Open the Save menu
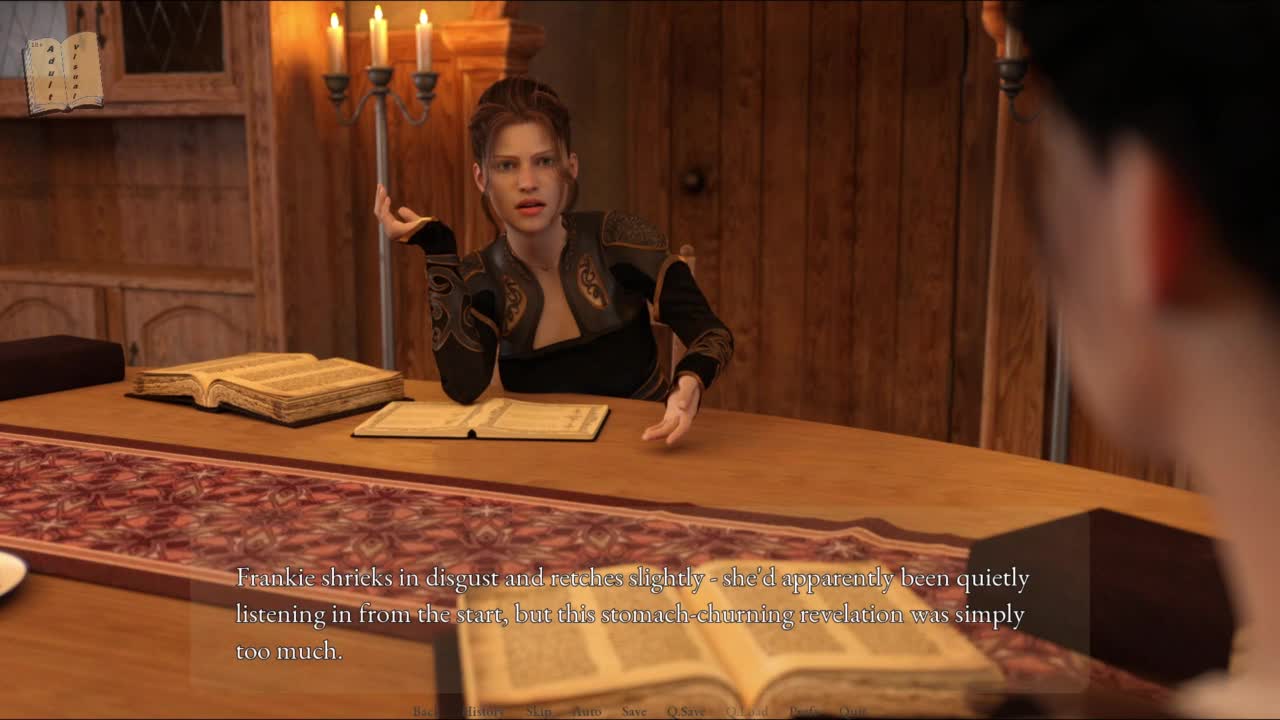The image size is (1280, 720). (x=634, y=711)
